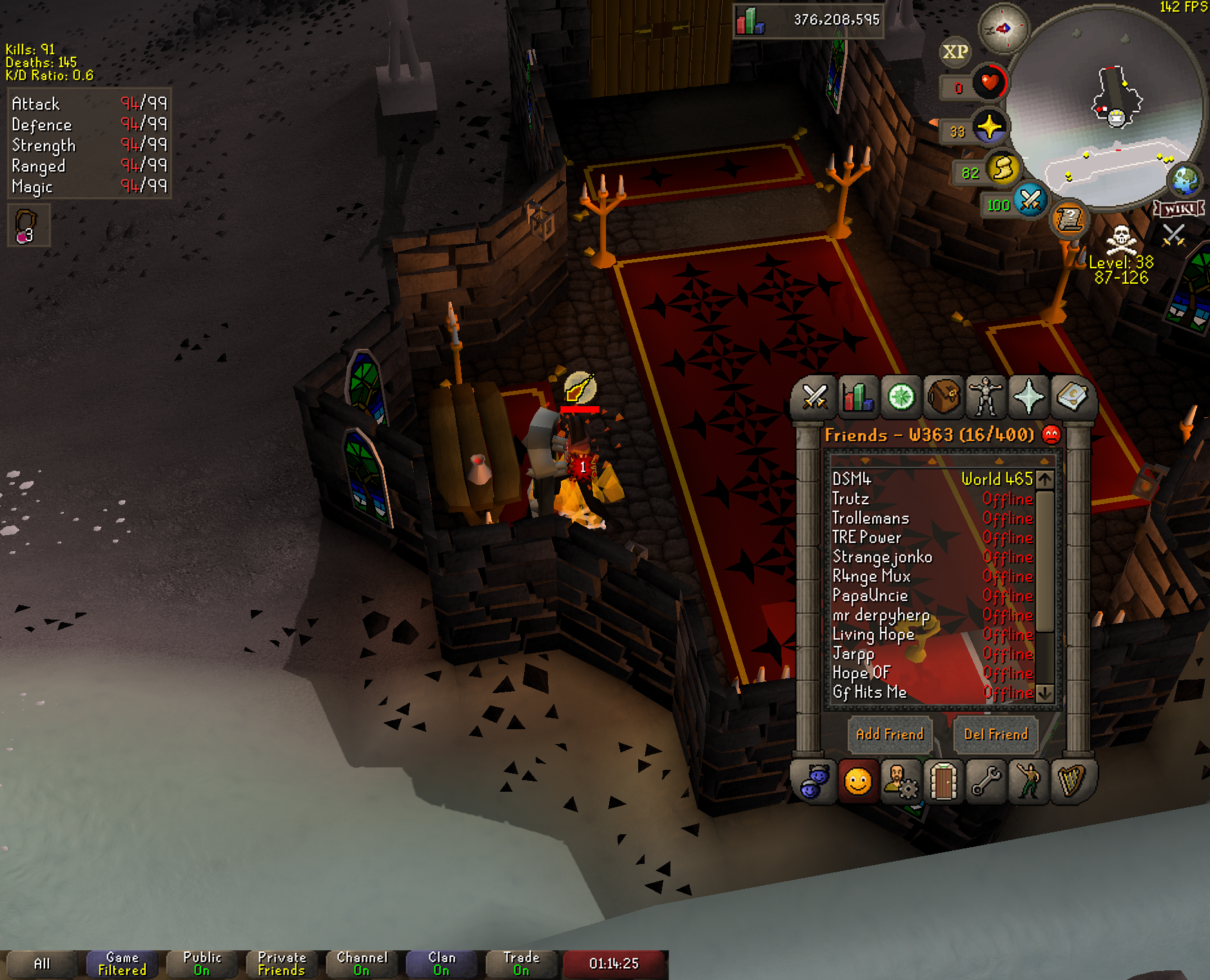Switch to the Magic spellbook tab

[x=1071, y=396]
